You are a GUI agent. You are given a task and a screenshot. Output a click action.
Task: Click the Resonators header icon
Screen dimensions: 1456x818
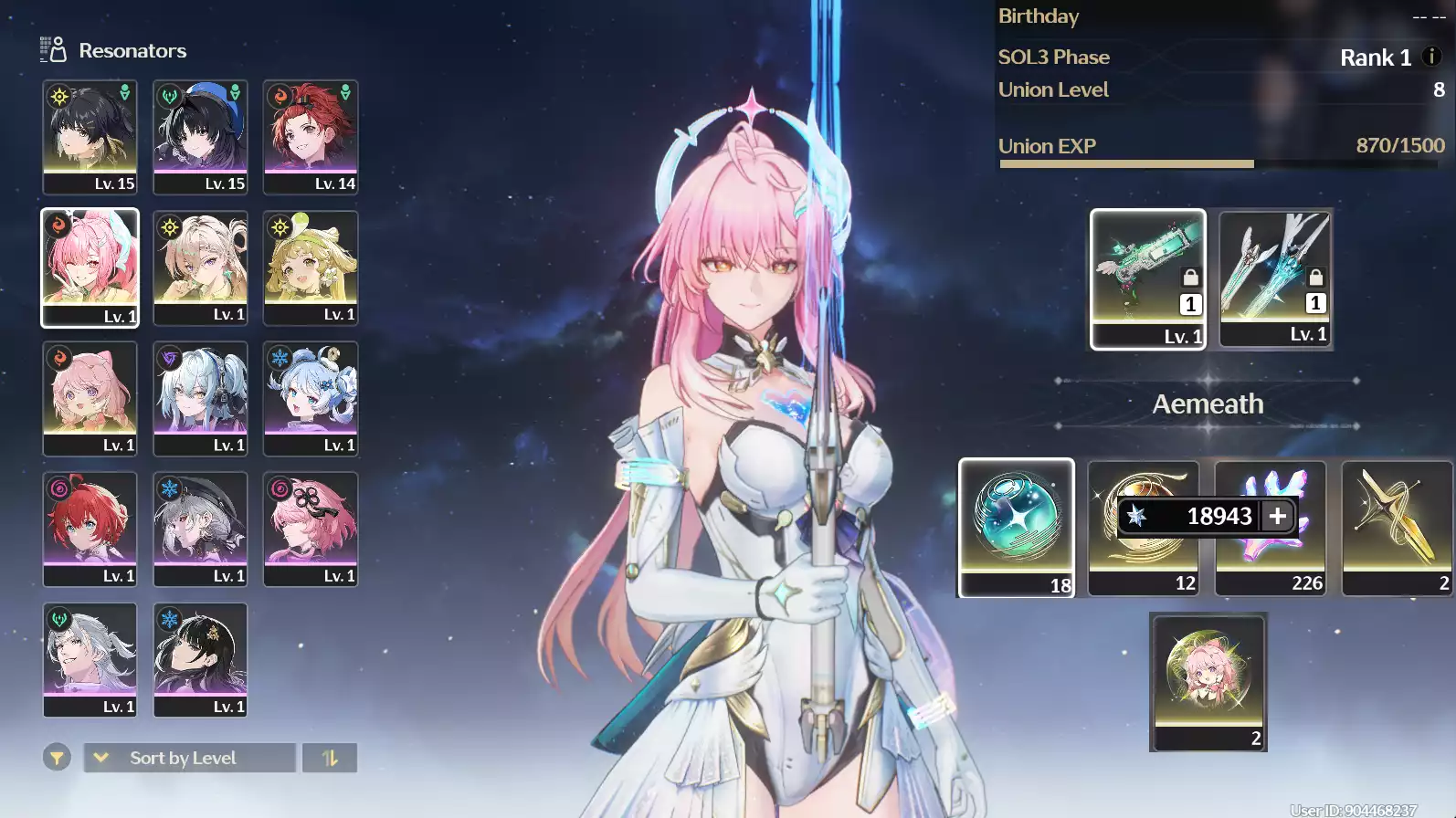54,49
